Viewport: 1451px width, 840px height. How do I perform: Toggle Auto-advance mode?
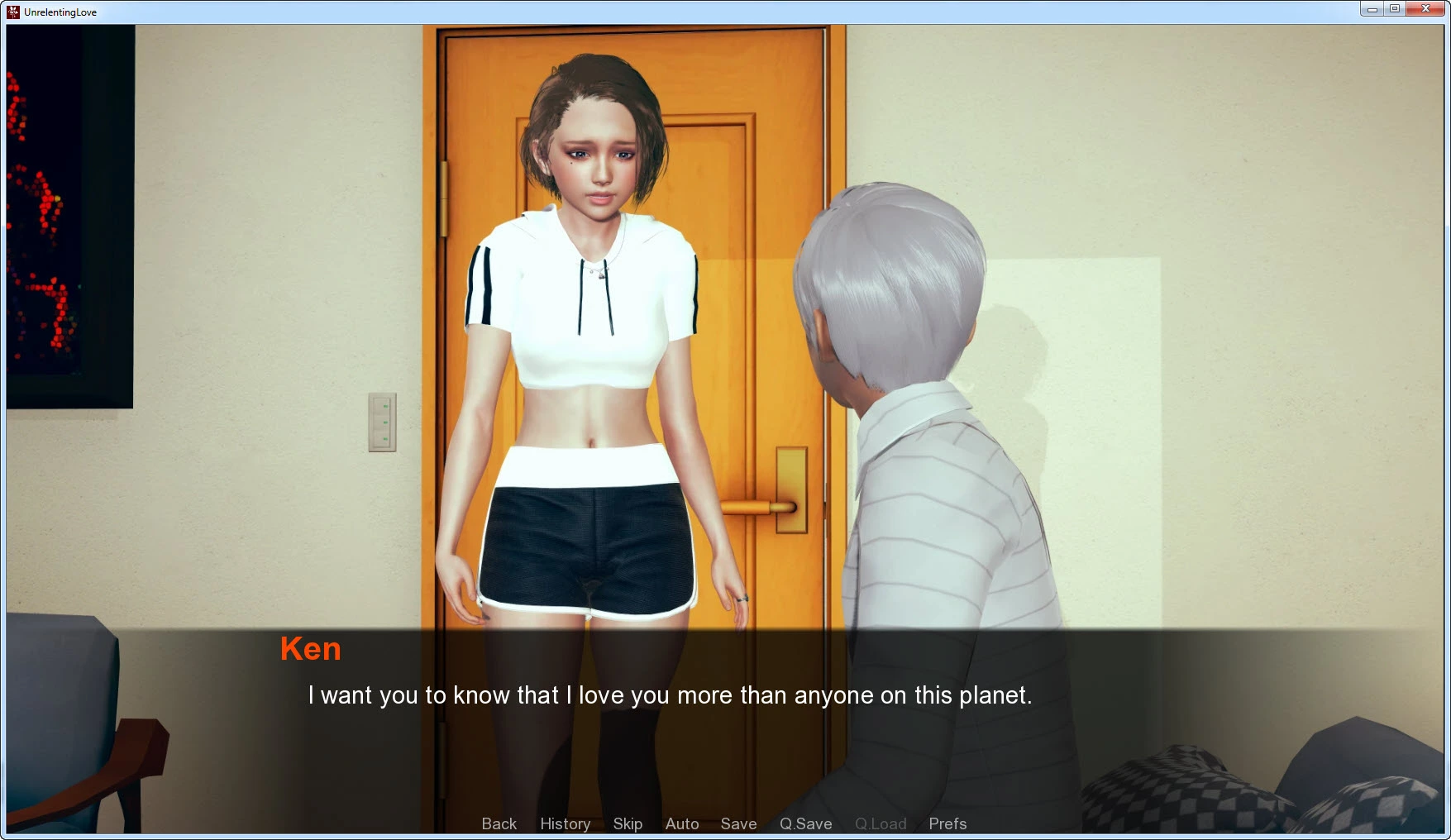pyautogui.click(x=682, y=823)
